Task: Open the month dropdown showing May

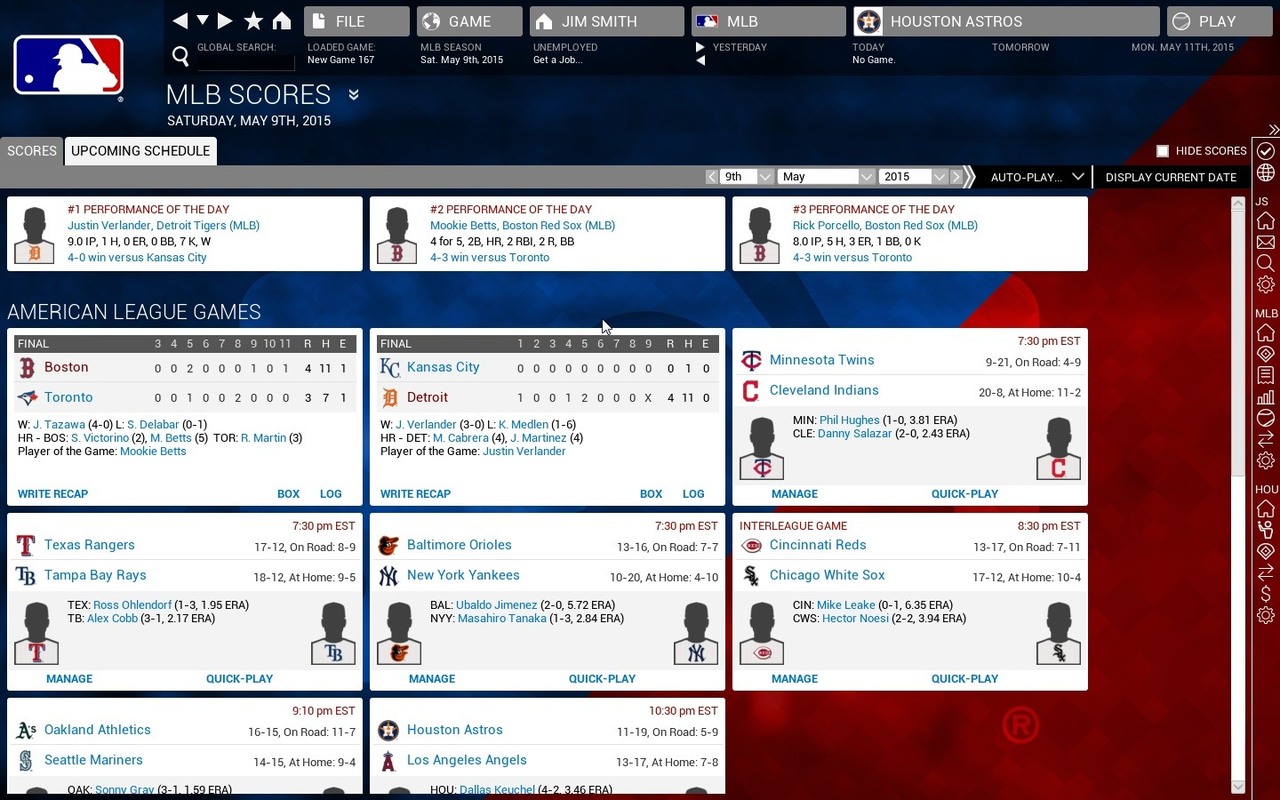Action: pos(825,177)
